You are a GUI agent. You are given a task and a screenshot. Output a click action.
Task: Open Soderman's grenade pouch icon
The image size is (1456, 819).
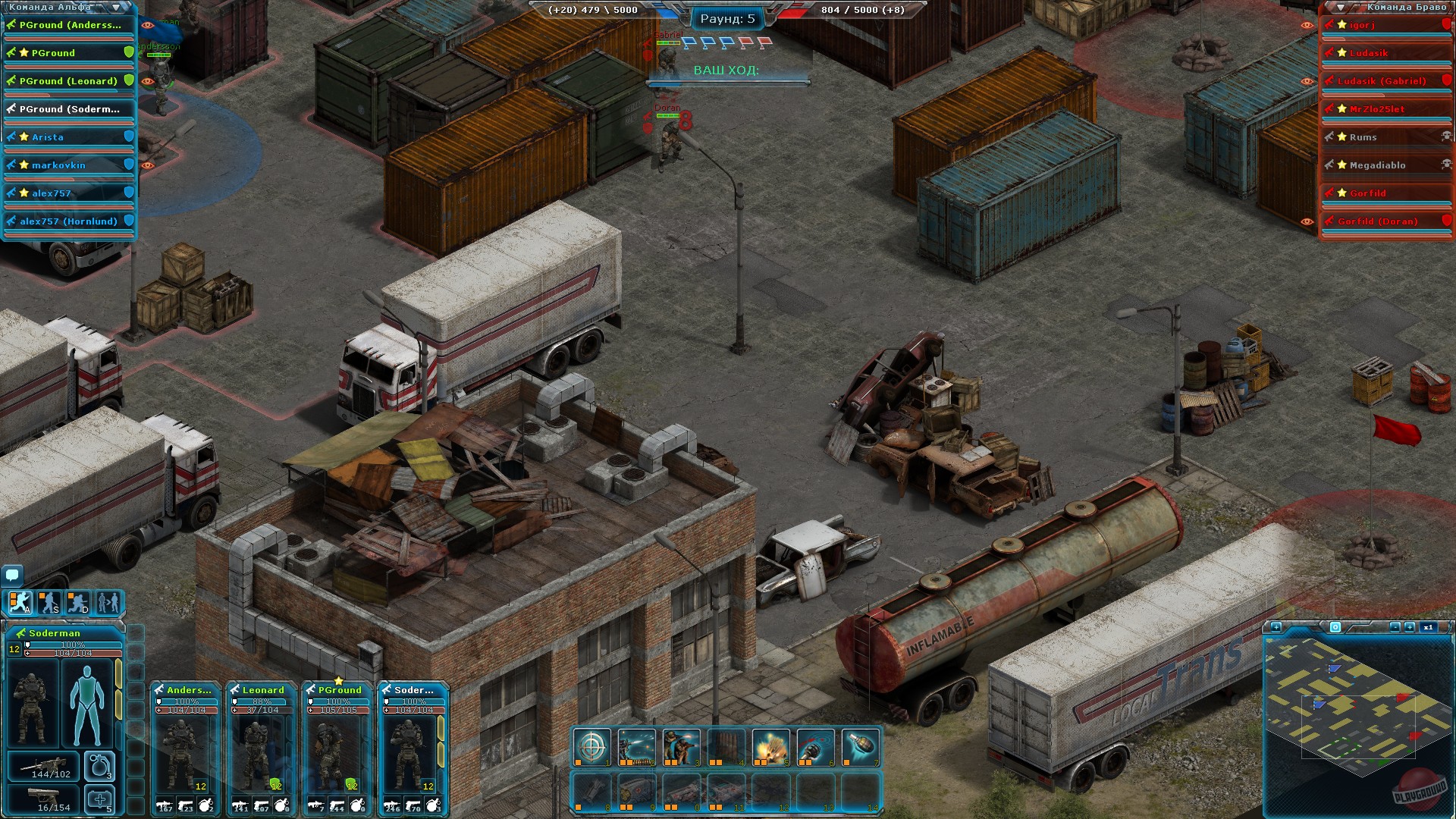coord(100,766)
